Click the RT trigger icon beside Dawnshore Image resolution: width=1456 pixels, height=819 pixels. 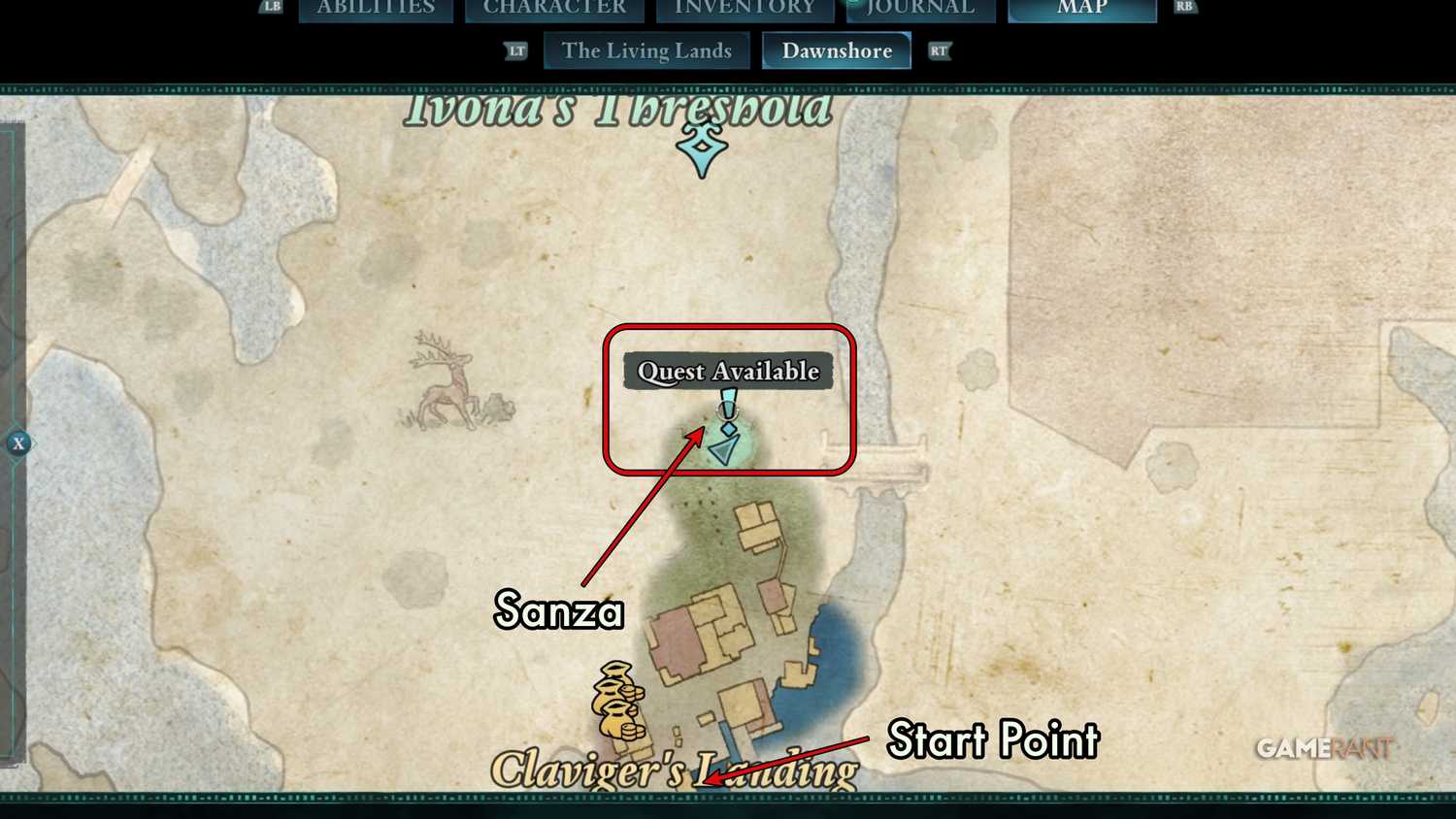click(938, 50)
